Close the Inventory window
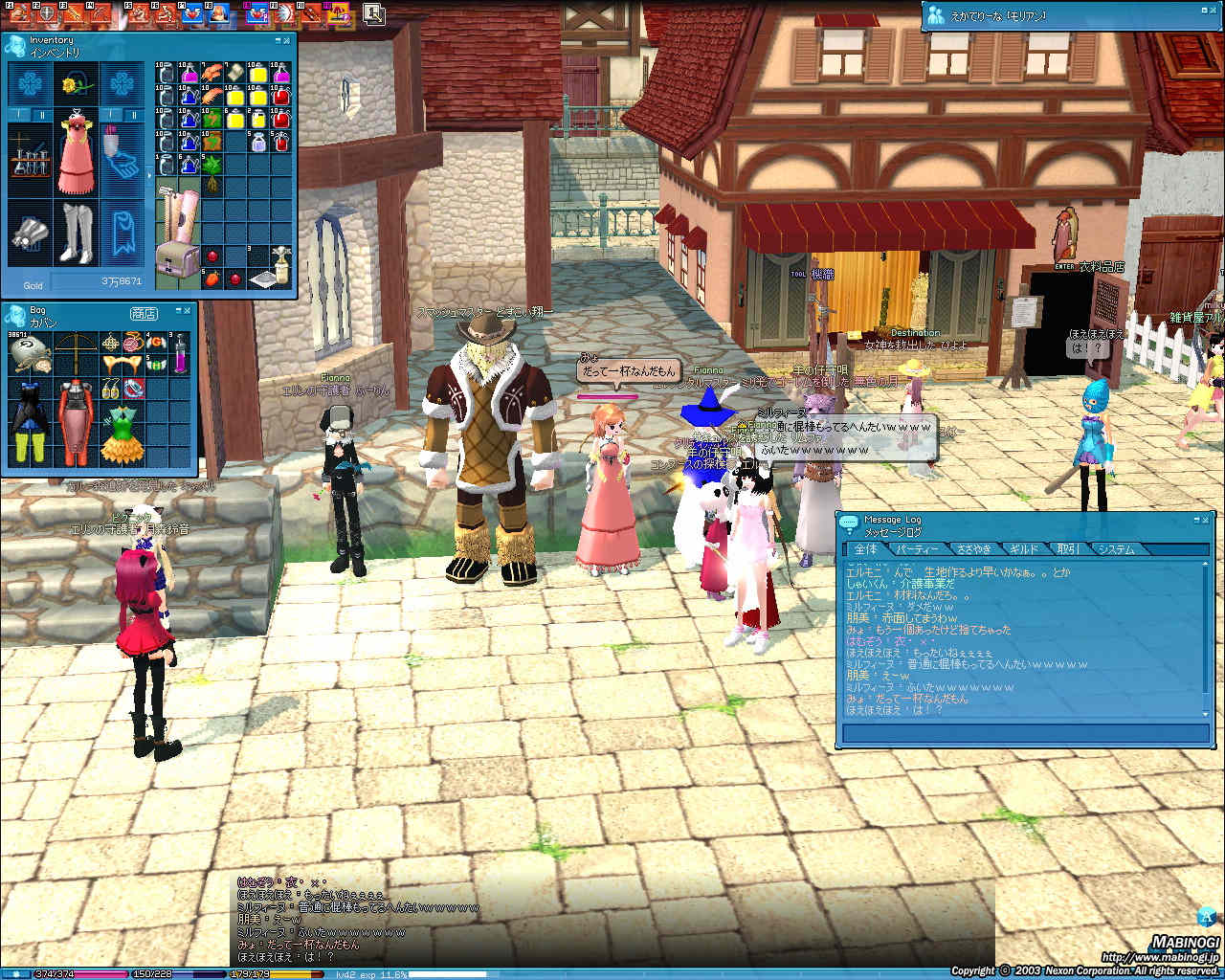The width and height of the screenshot is (1225, 980). point(288,41)
